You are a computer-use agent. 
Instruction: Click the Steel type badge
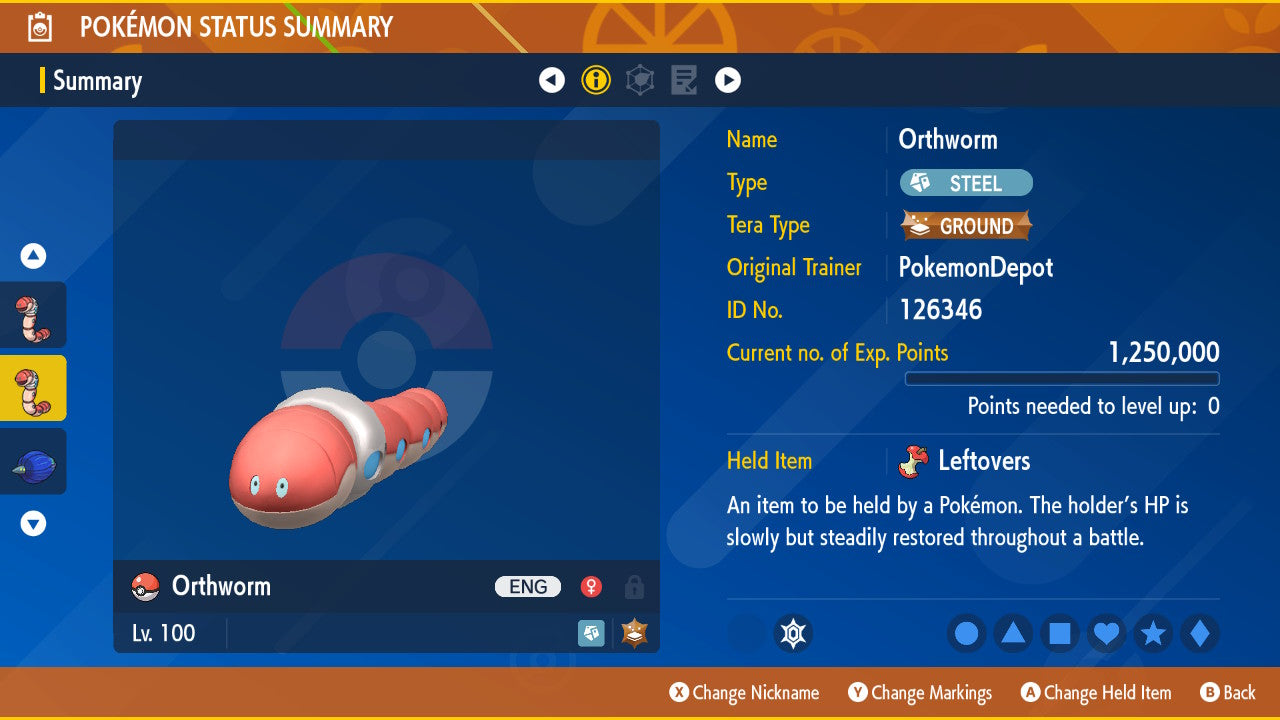[966, 183]
